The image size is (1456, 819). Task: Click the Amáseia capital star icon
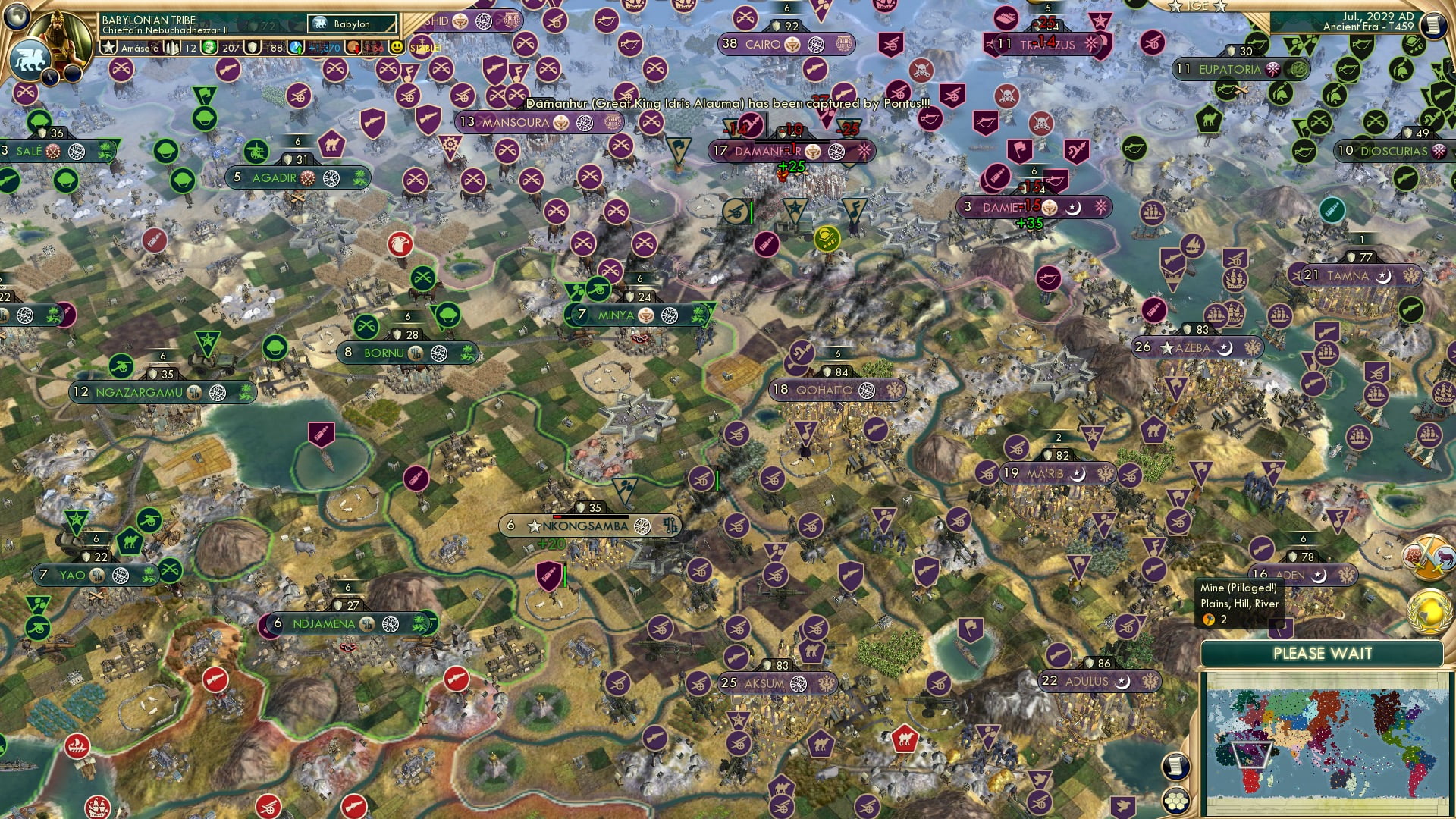point(109,47)
